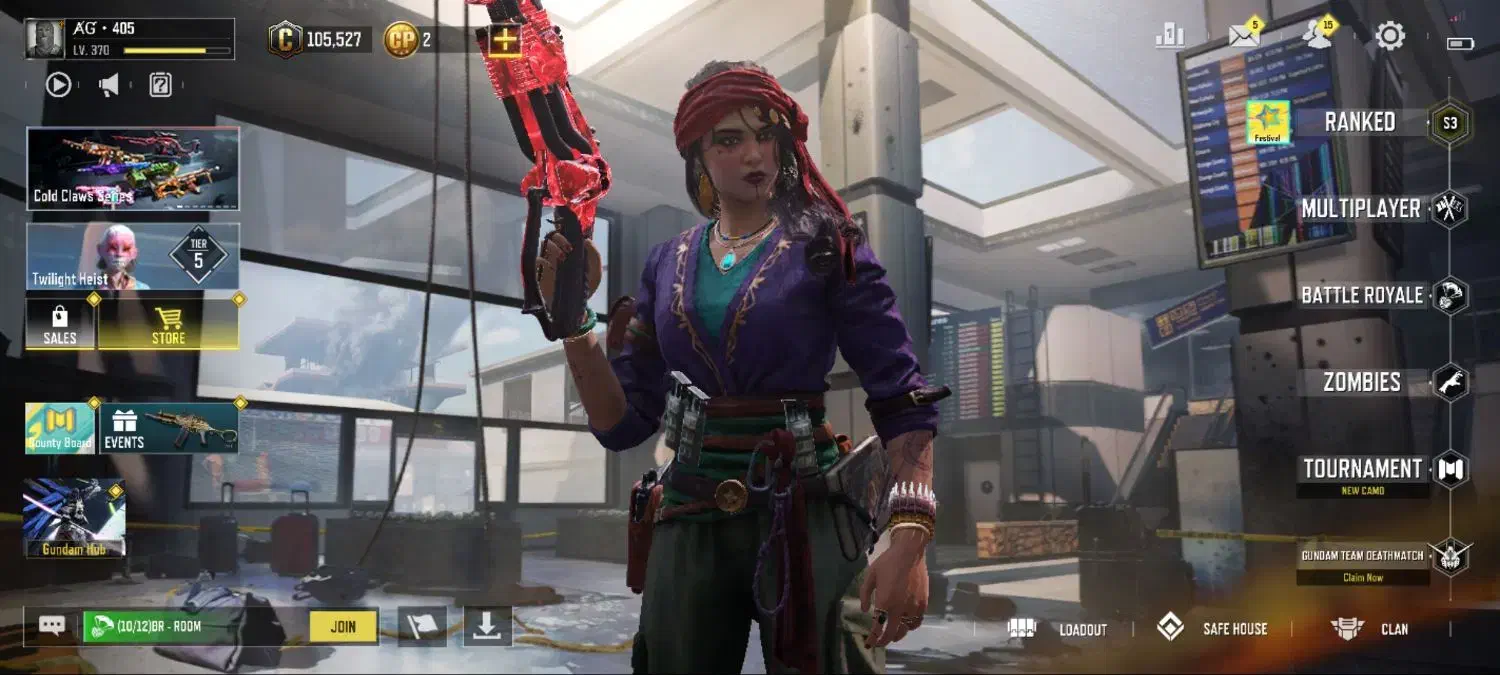Claim the Gundam Team Deathmatch event
1500x675 pixels.
click(1363, 577)
